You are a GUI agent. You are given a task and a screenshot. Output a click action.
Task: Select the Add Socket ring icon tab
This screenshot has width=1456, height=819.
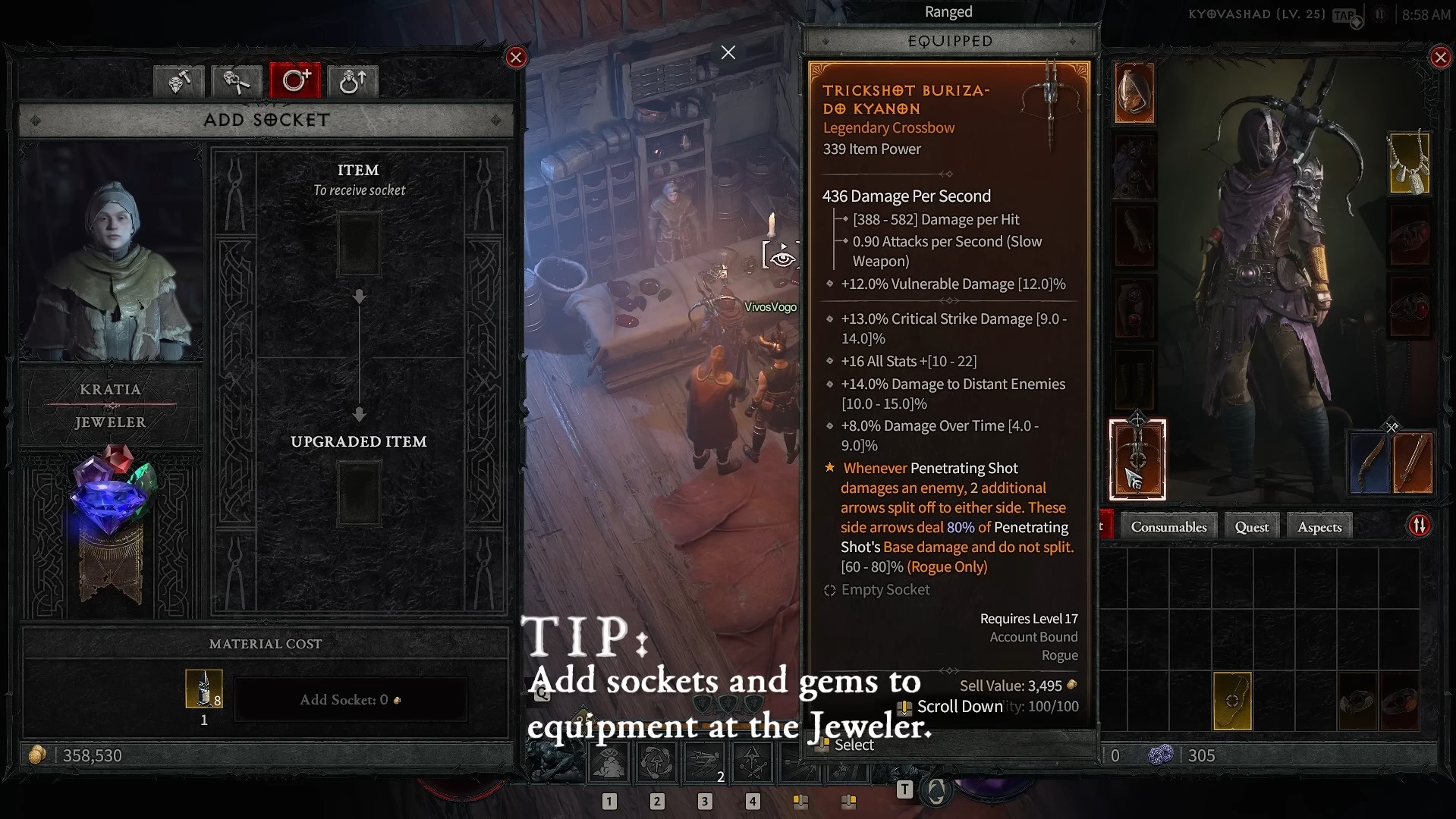pos(294,81)
